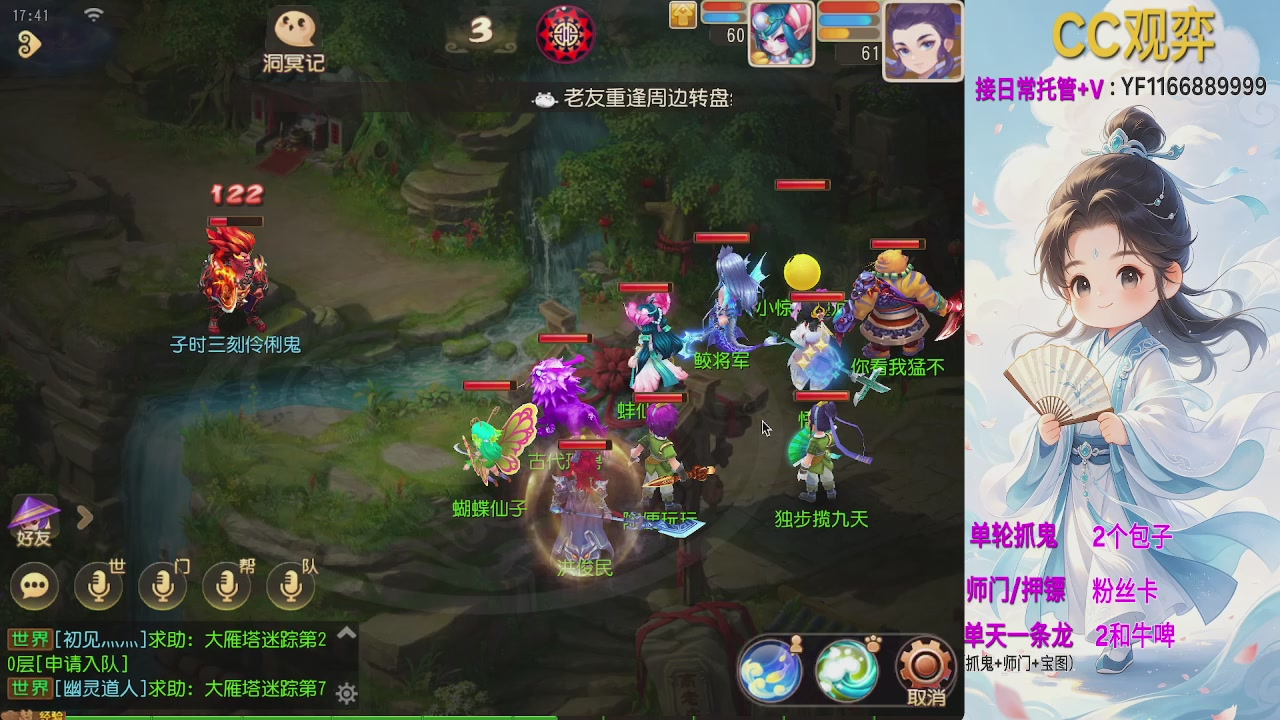Viewport: 1280px width, 720px height.
Task: Toggle the 队 team voice mic
Action: pyautogui.click(x=291, y=585)
